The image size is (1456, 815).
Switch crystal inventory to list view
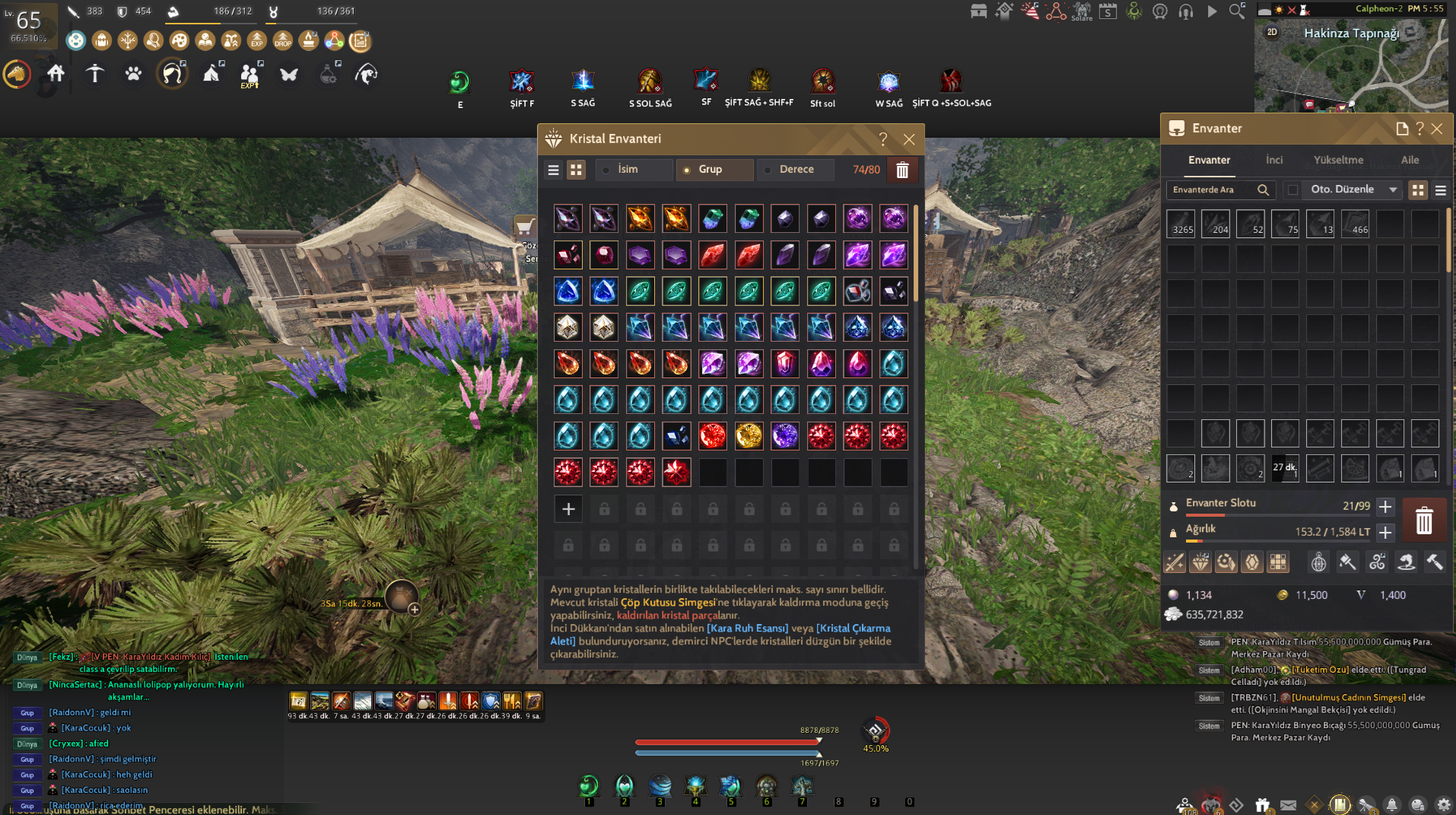point(554,170)
